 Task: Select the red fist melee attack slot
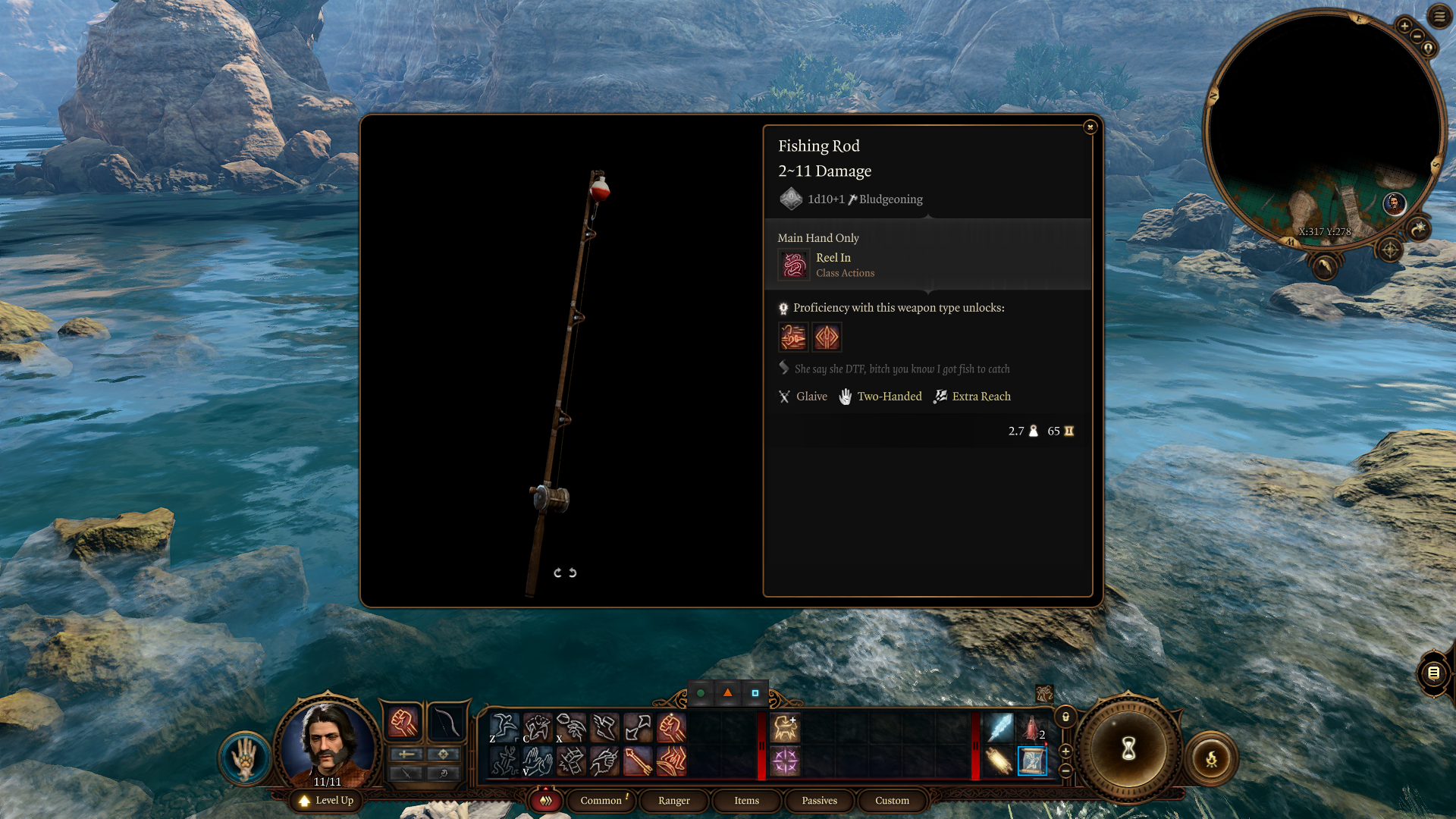click(403, 723)
